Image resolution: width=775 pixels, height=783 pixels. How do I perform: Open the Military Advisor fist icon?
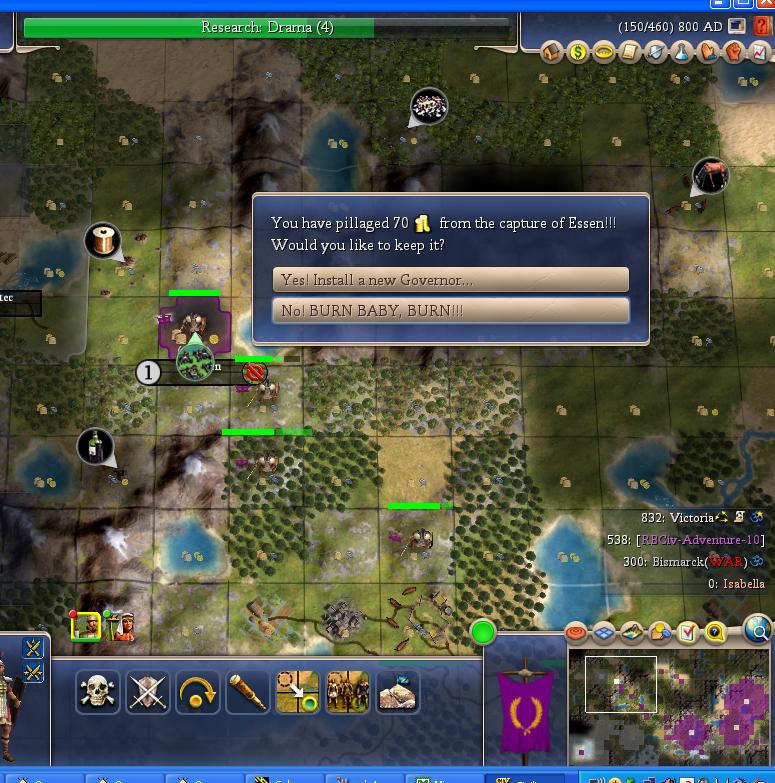click(x=734, y=52)
